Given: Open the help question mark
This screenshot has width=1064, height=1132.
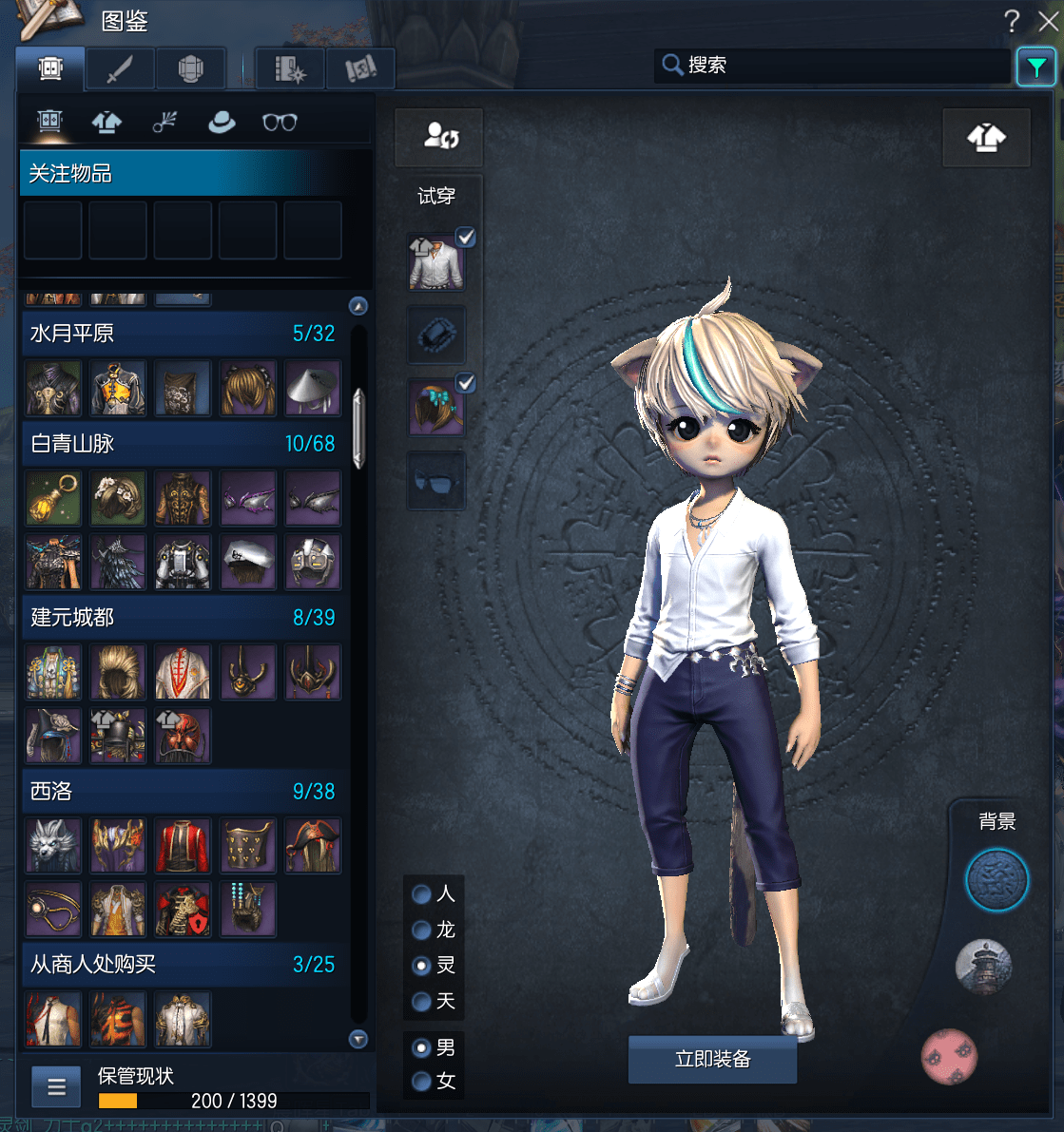Looking at the screenshot, I should coord(1012,21).
